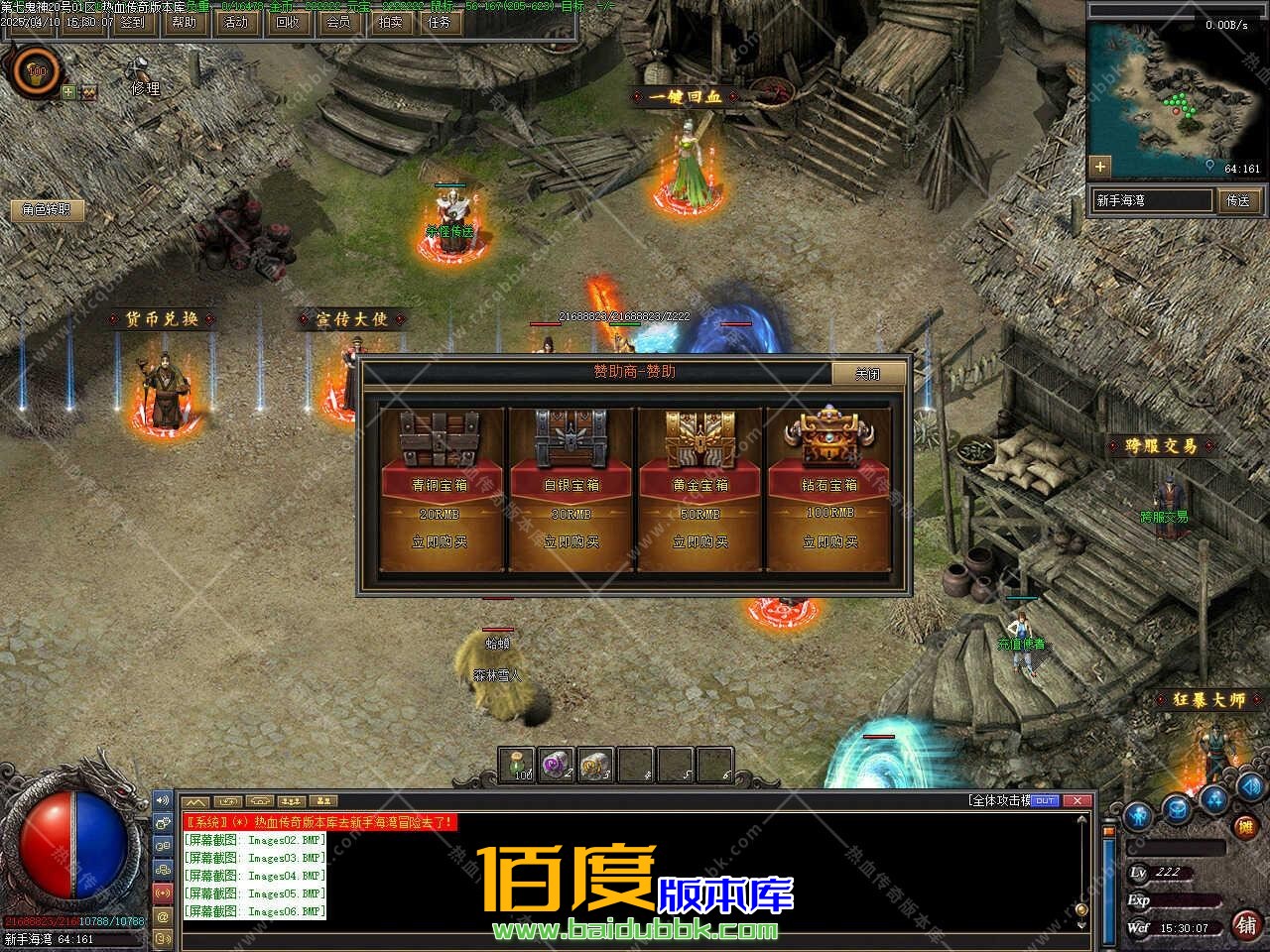The width and height of the screenshot is (1270, 952).
Task: Open the 活动 events menu
Action: click(236, 22)
